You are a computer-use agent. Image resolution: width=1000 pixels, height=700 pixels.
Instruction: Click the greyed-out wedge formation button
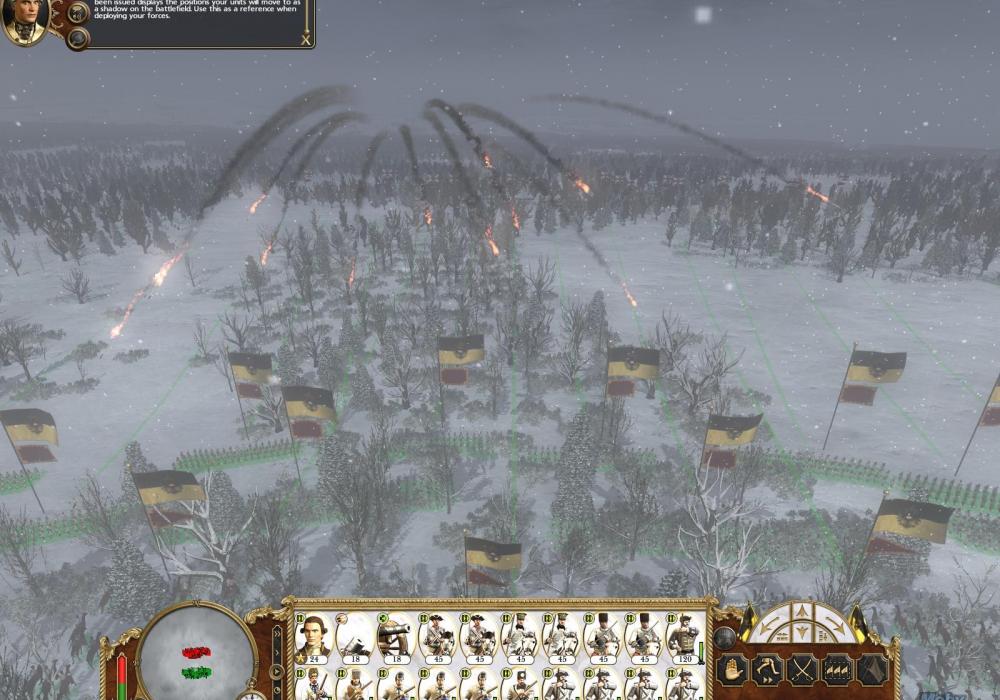pyautogui.click(x=872, y=668)
